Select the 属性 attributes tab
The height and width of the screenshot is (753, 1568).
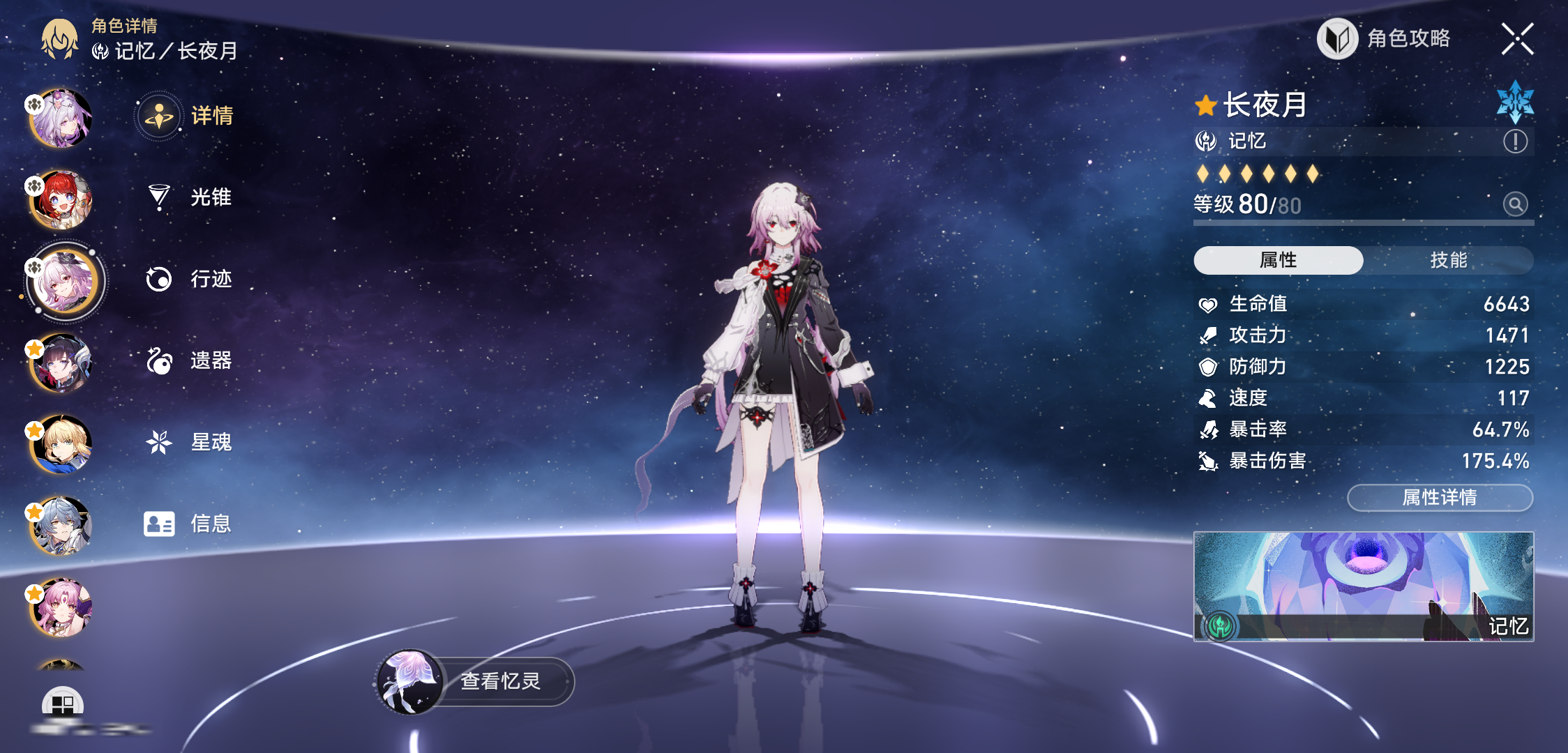point(1278,260)
